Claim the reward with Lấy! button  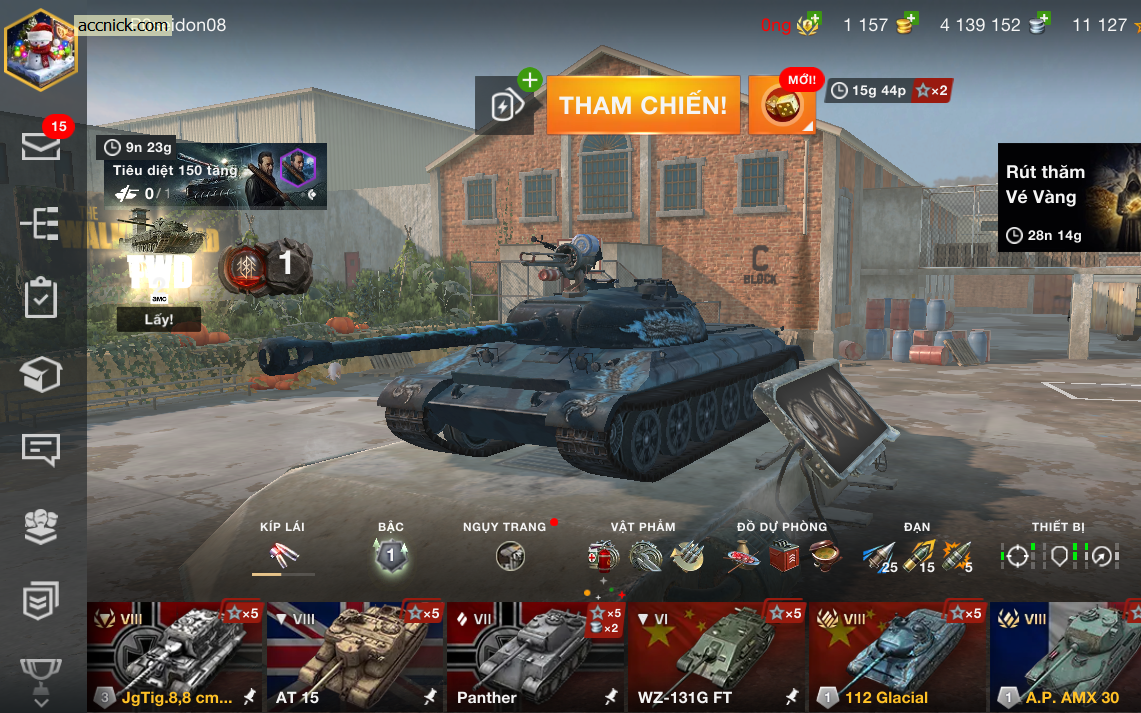(x=158, y=319)
